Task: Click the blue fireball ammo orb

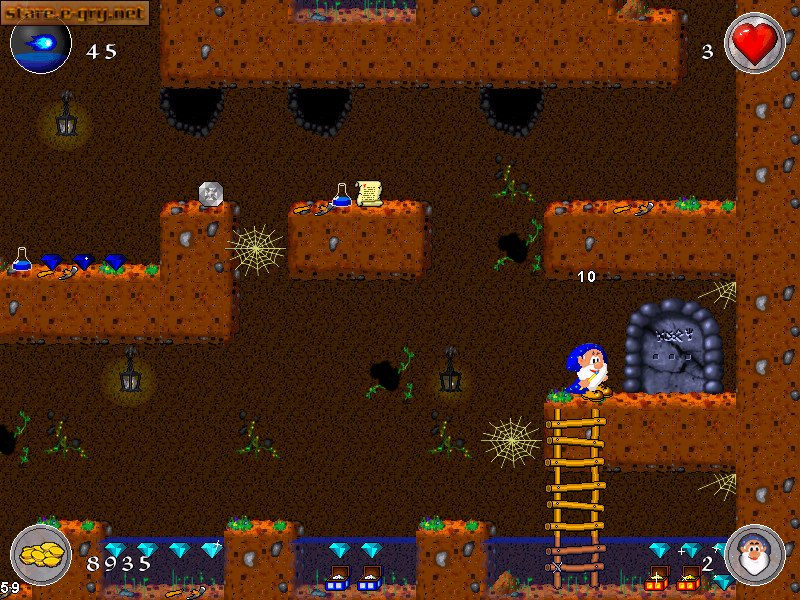Action: coord(41,44)
